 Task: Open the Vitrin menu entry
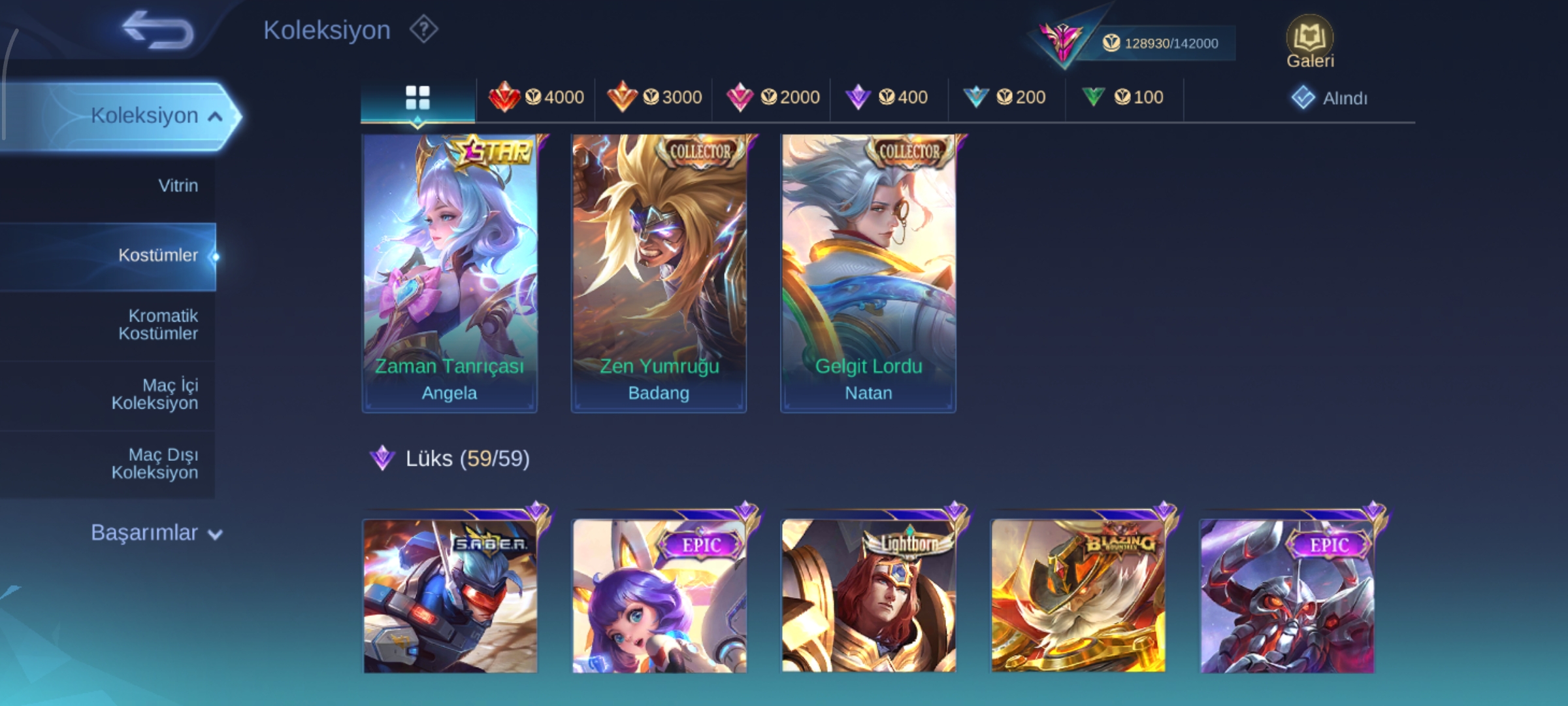[177, 186]
